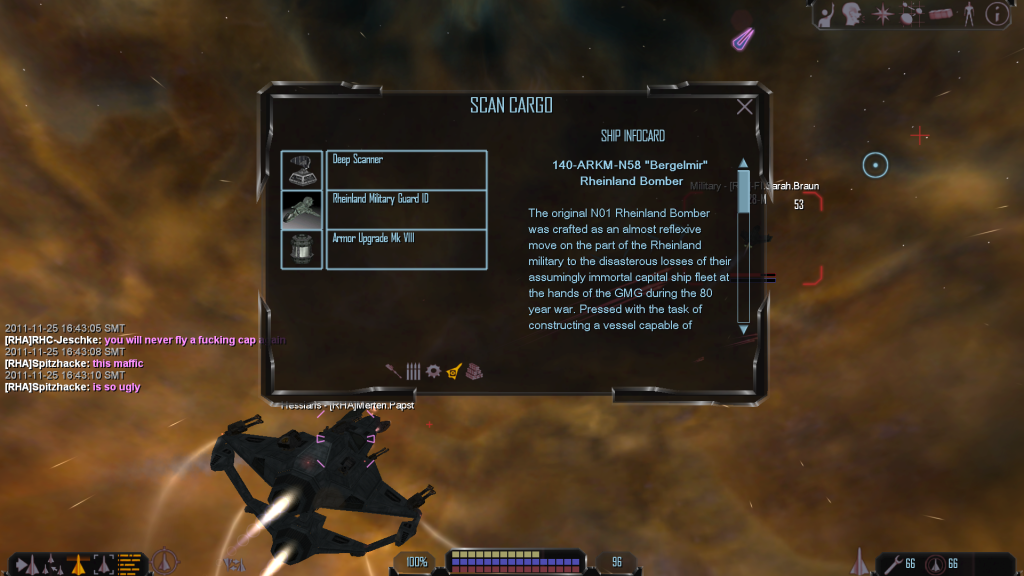Show the ammunition filter with bullets icon

point(413,370)
